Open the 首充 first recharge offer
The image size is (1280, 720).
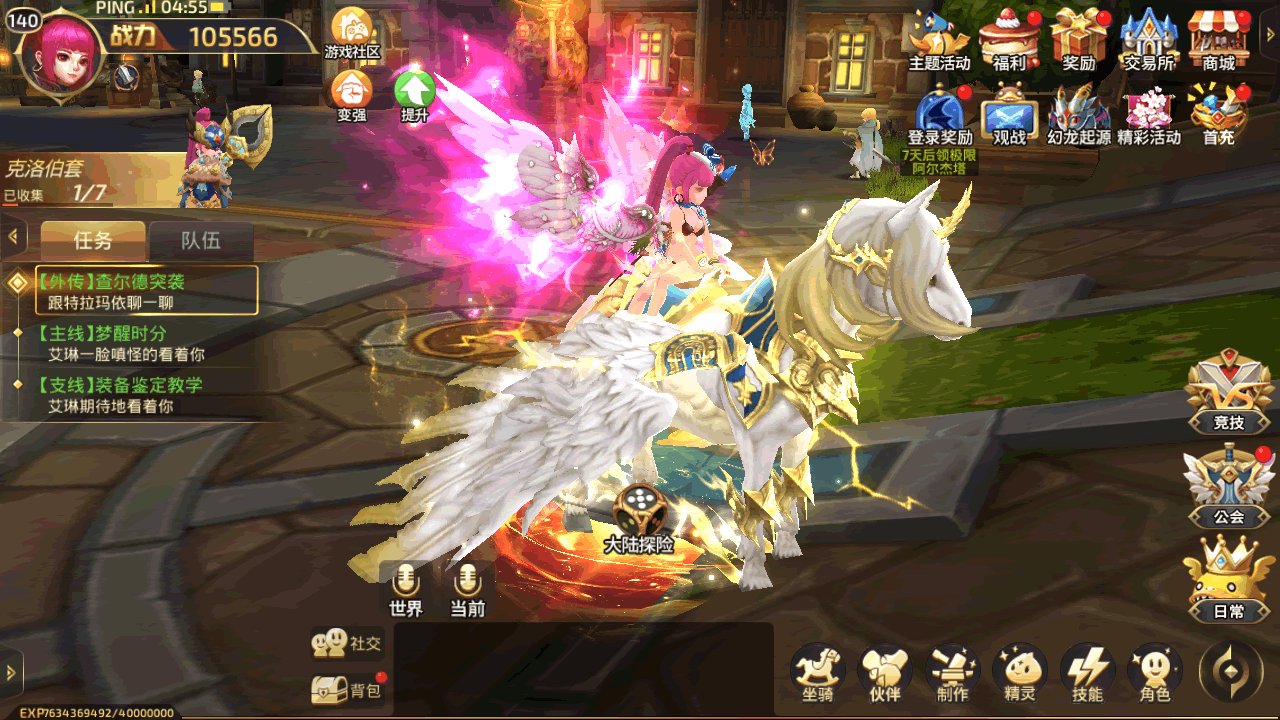point(1218,115)
